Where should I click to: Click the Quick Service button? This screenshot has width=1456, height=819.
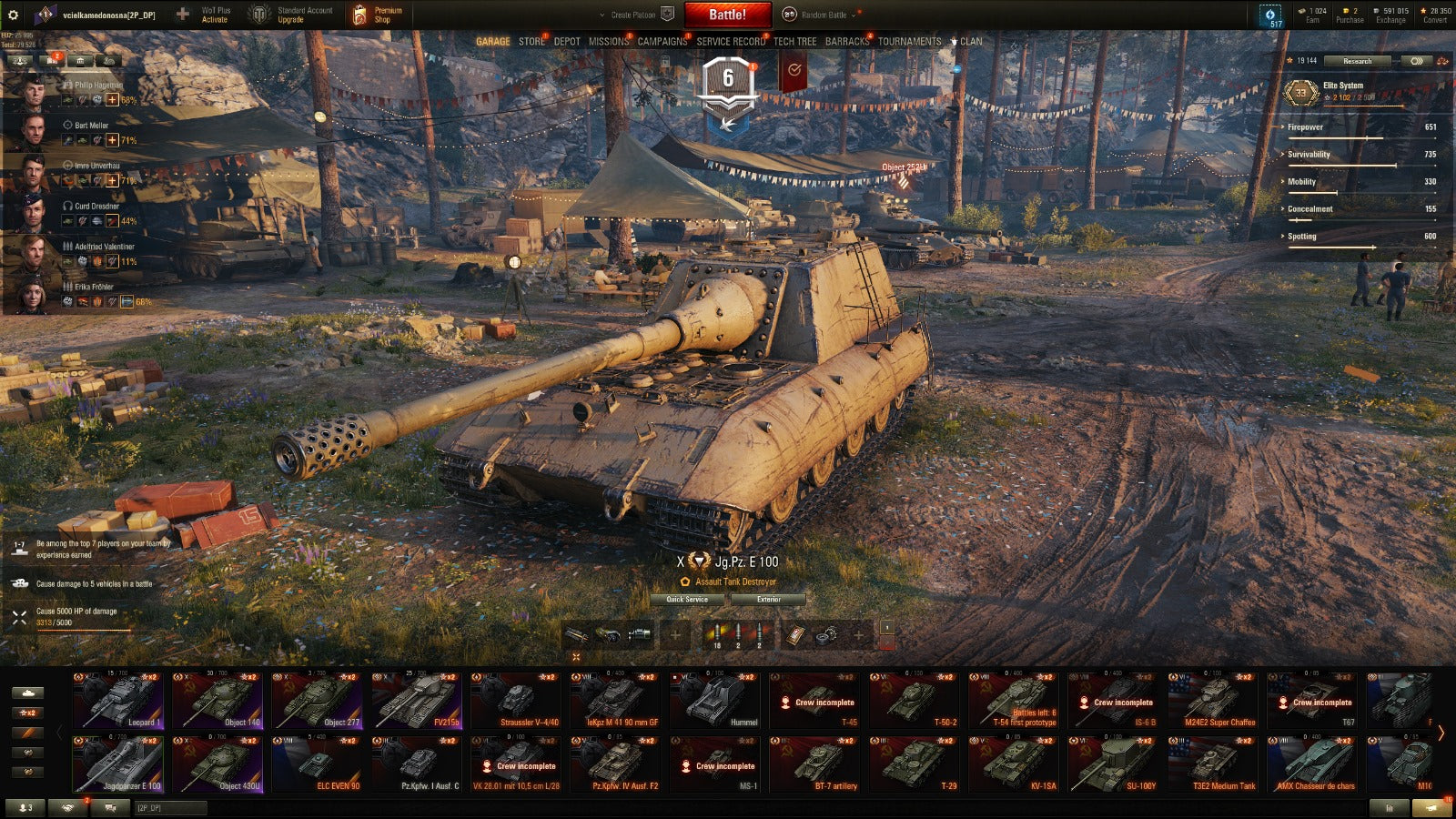click(x=687, y=600)
